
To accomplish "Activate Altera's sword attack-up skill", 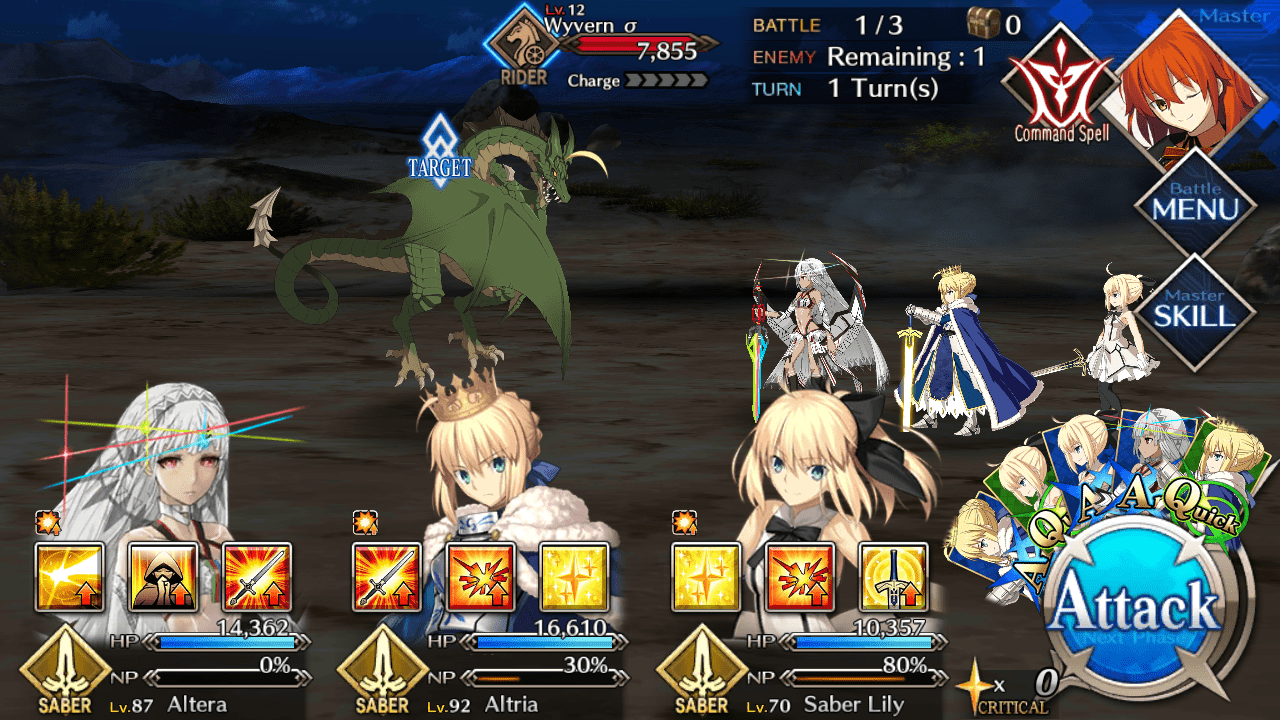I will [x=257, y=577].
